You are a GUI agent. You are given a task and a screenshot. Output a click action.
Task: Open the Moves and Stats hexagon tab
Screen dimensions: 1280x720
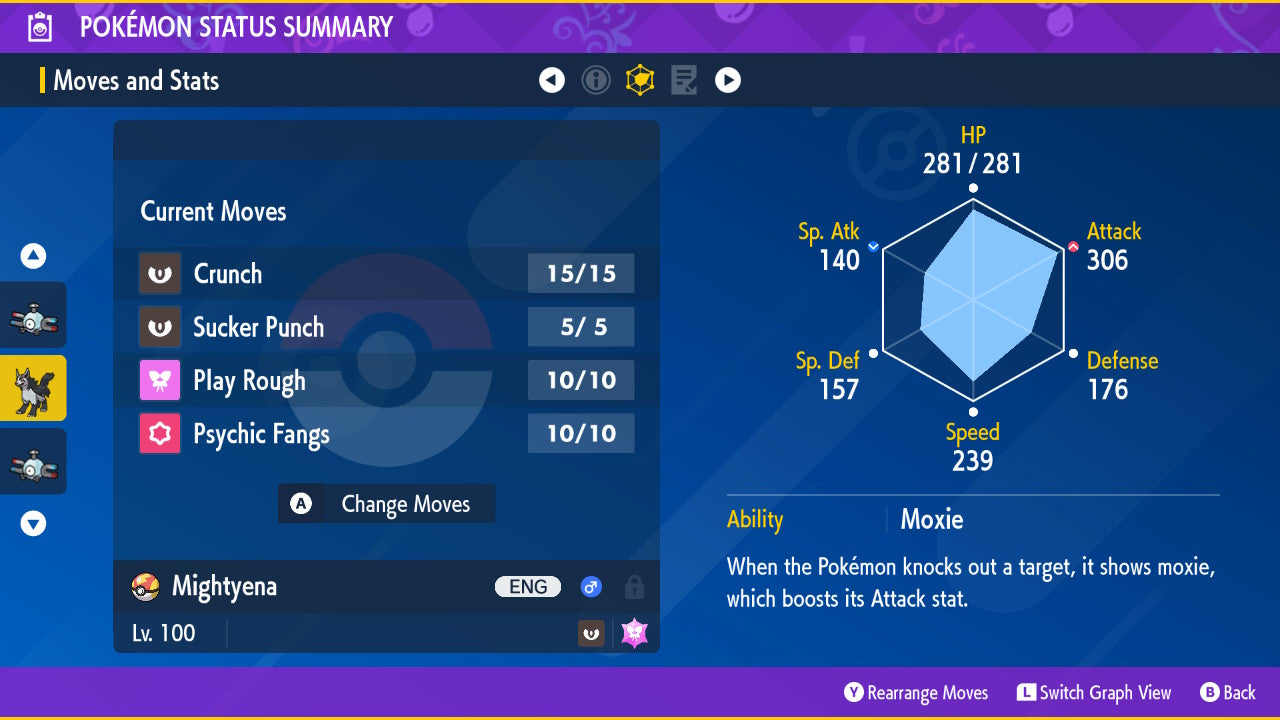point(640,80)
